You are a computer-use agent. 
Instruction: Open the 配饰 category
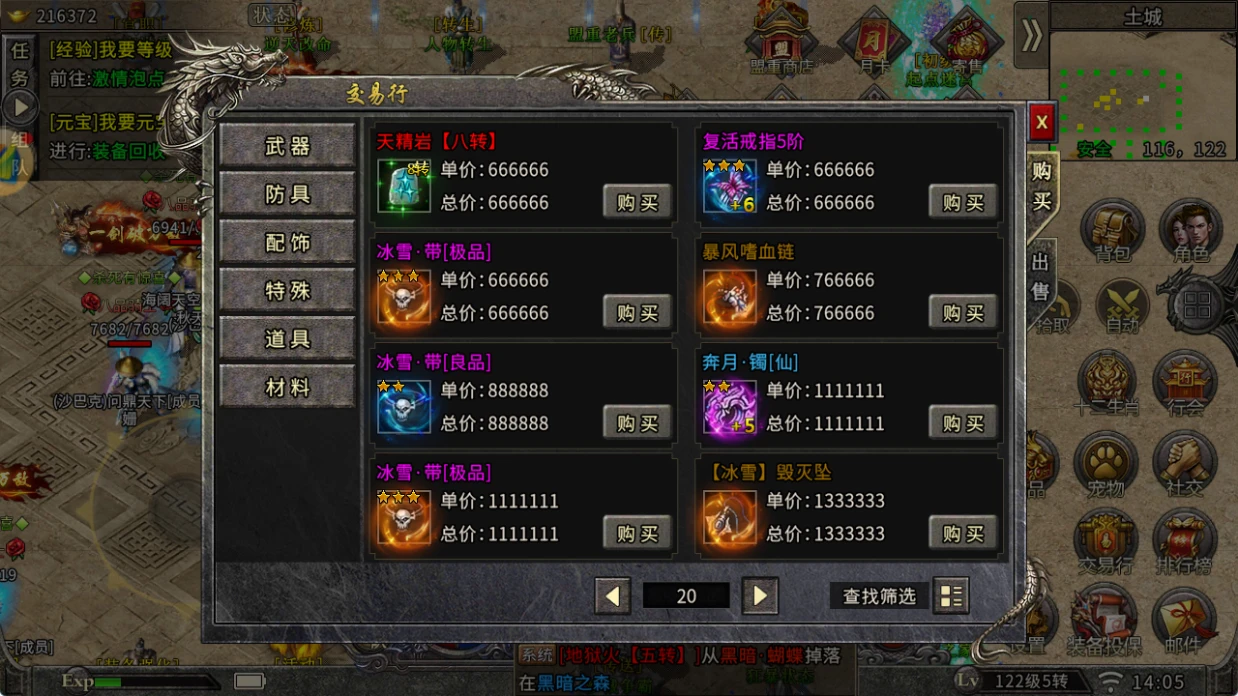[x=287, y=243]
